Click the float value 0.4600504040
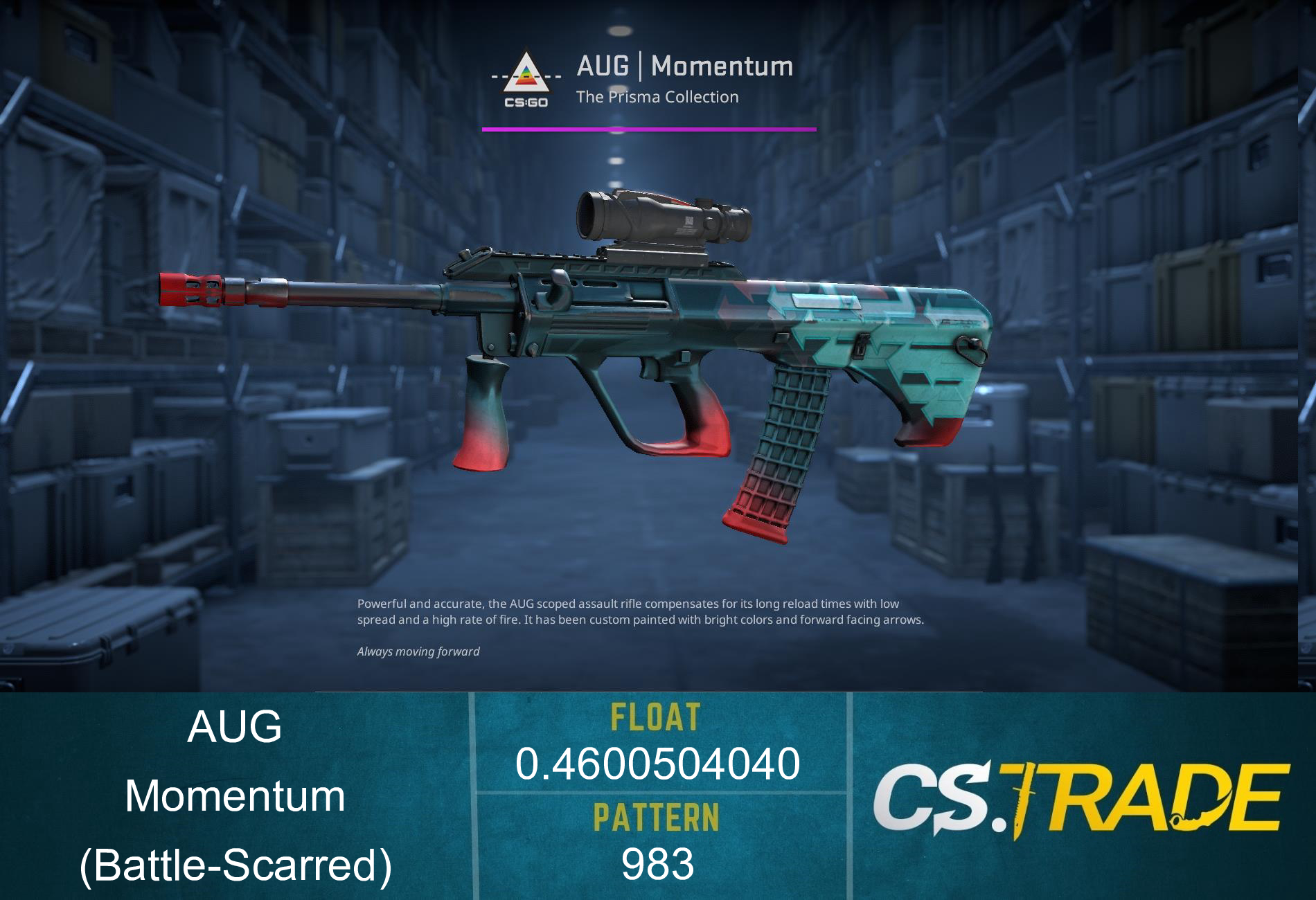This screenshot has height=900, width=1316. (658, 765)
